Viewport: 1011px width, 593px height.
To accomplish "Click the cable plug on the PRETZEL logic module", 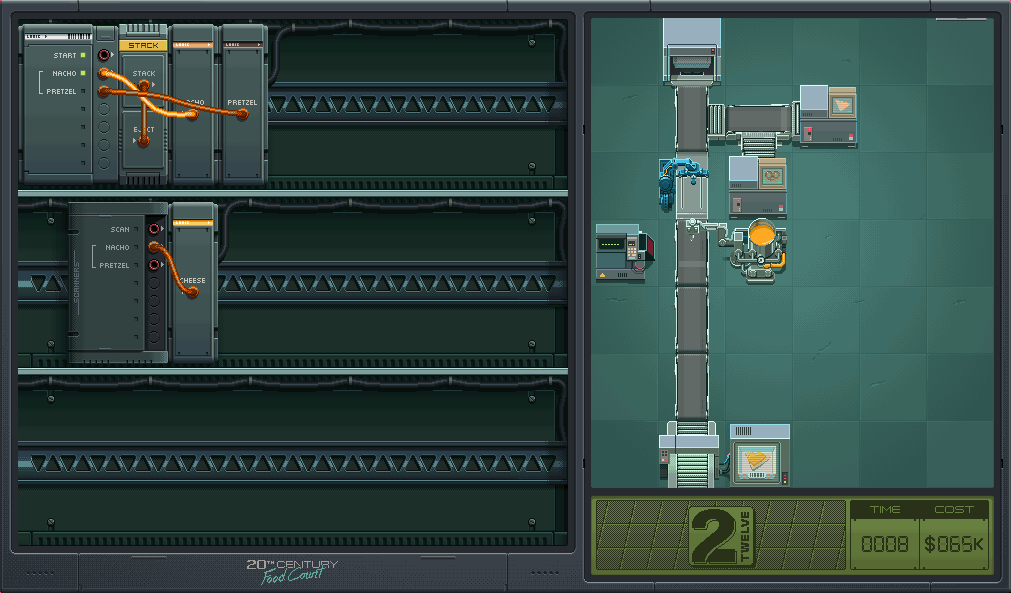I will [242, 115].
